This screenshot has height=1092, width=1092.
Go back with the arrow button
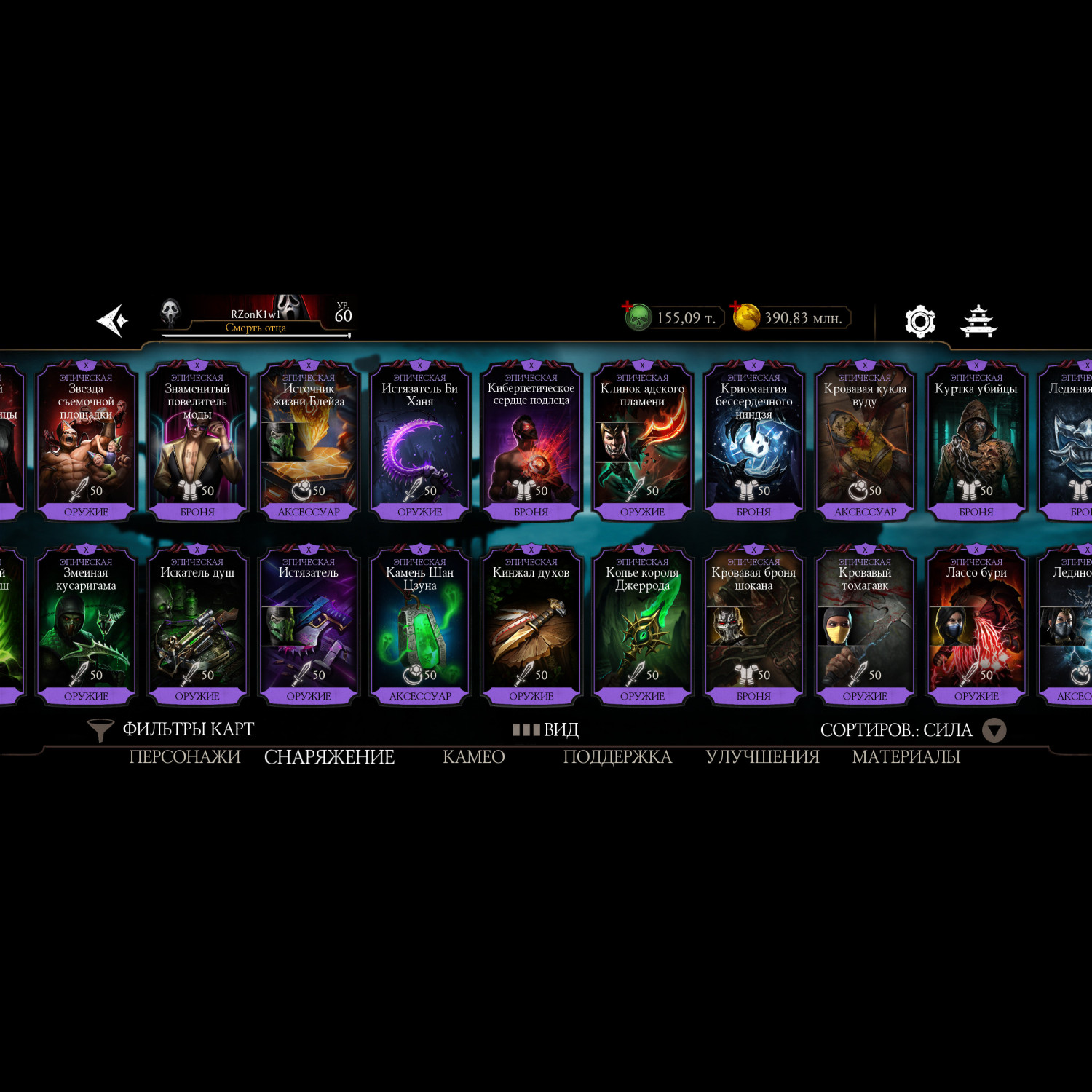pyautogui.click(x=113, y=320)
